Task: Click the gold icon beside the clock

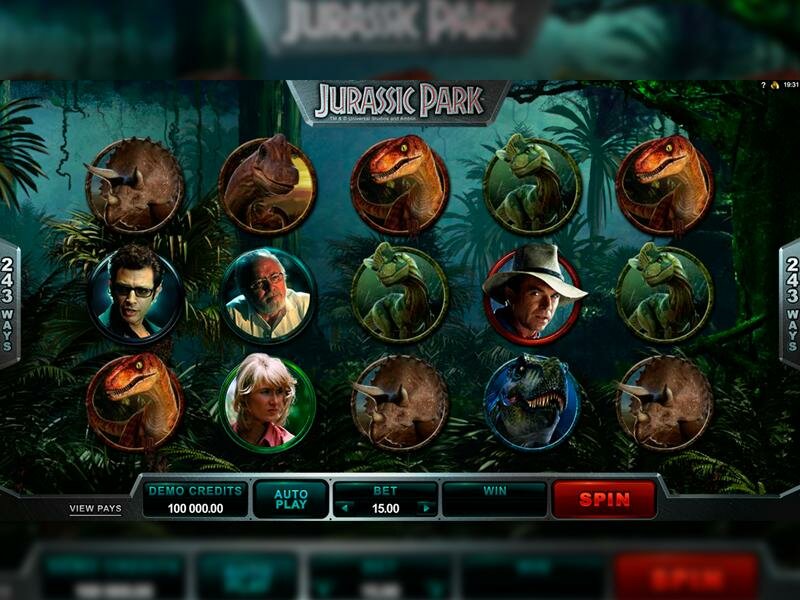Action: (x=774, y=87)
